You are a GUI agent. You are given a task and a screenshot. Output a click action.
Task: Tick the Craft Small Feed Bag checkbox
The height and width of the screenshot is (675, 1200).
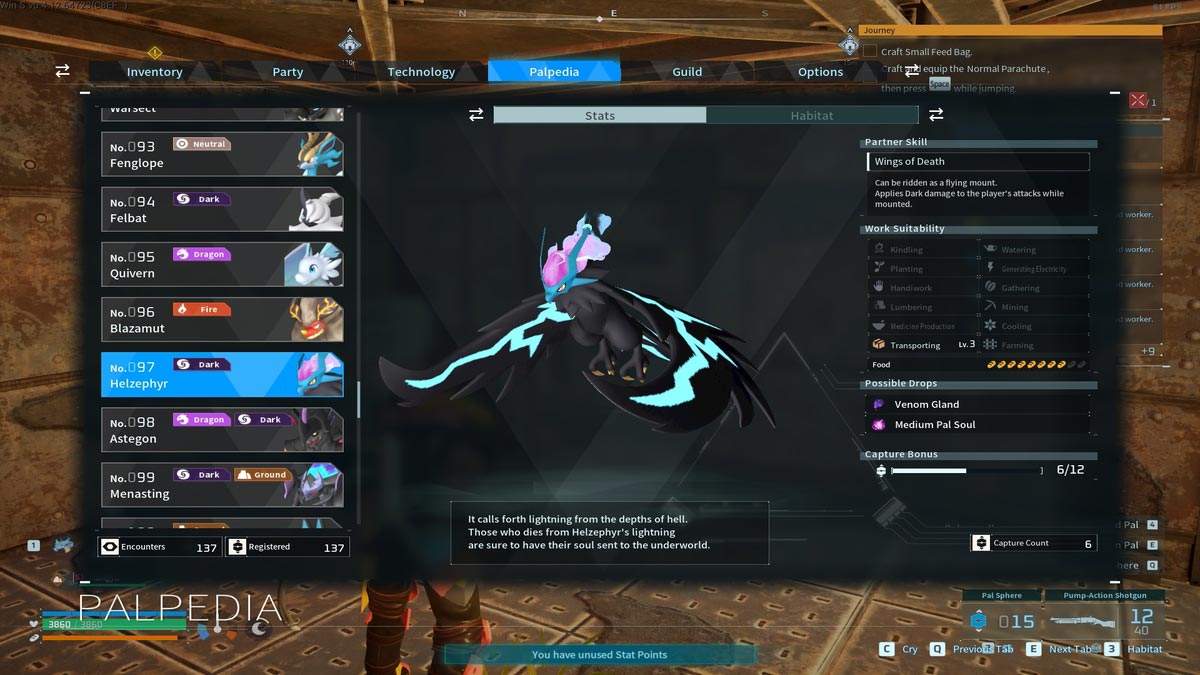click(x=870, y=51)
